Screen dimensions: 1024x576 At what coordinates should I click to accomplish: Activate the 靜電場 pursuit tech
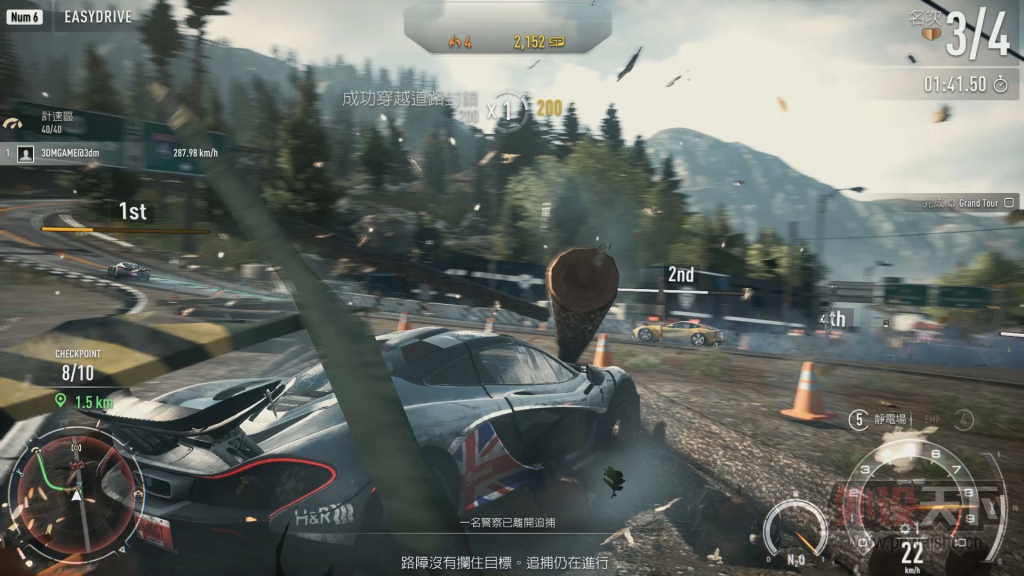(x=892, y=420)
